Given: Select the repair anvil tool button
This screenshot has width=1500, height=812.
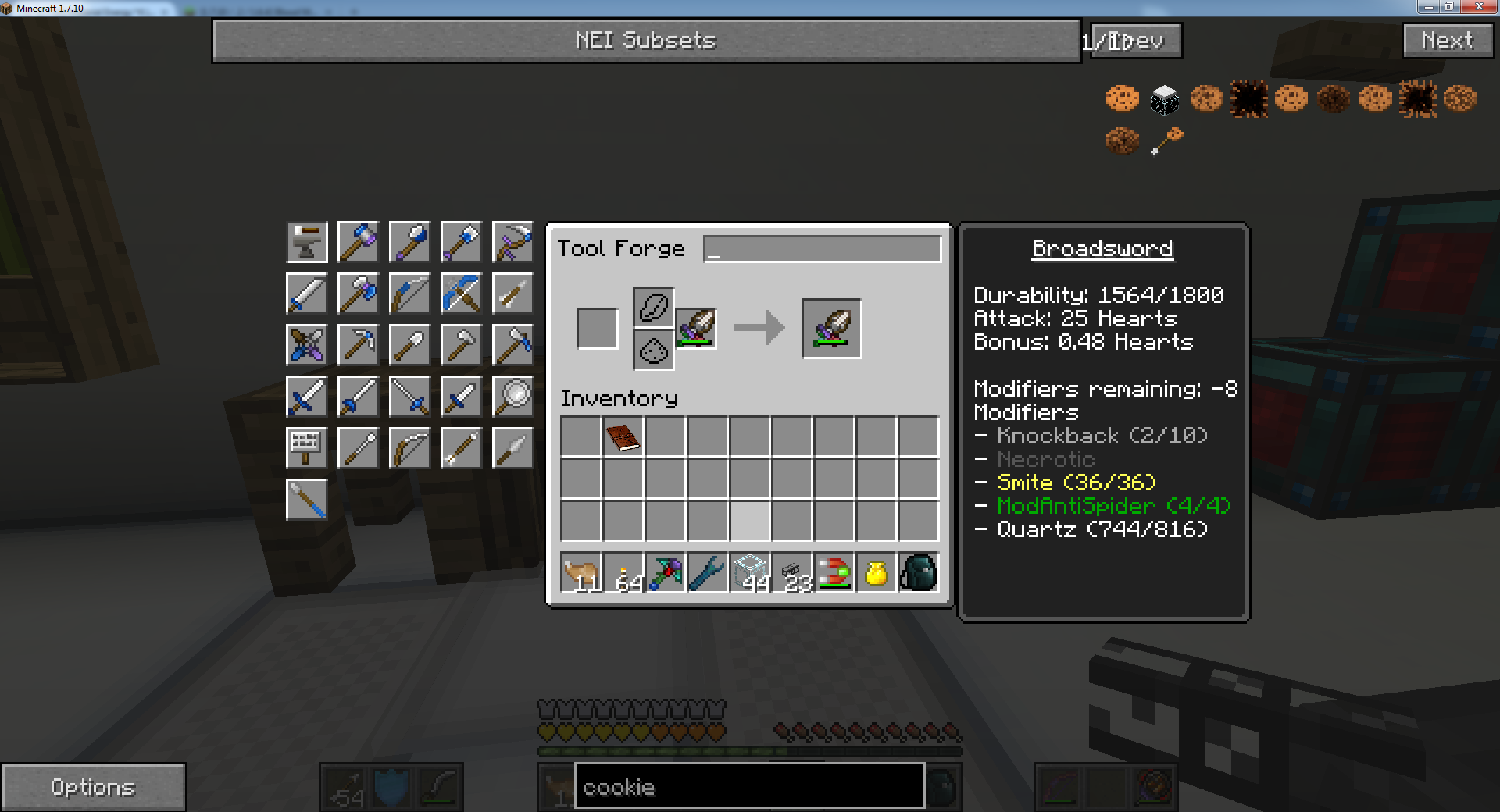Looking at the screenshot, I should [307, 242].
